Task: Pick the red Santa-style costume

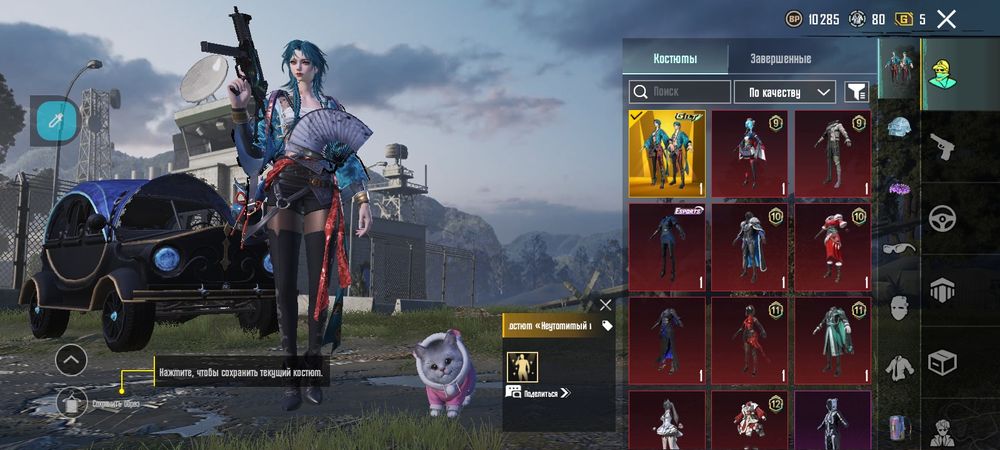Action: 832,245
